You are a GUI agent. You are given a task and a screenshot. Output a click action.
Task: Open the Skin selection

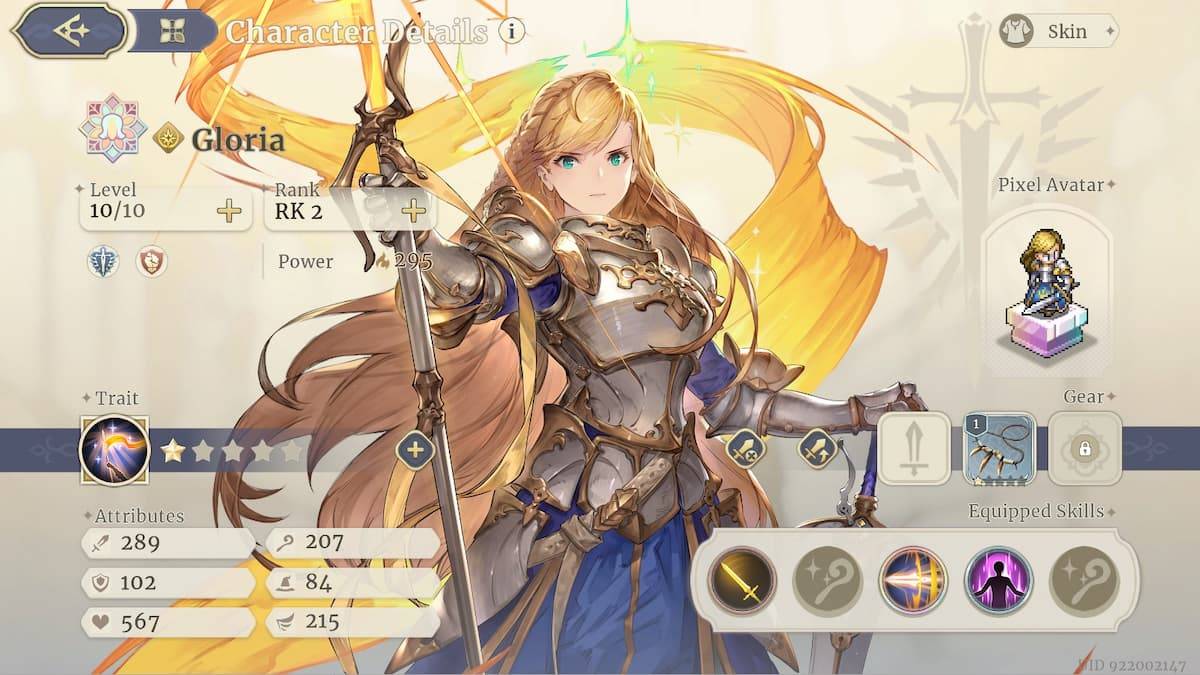point(1058,31)
